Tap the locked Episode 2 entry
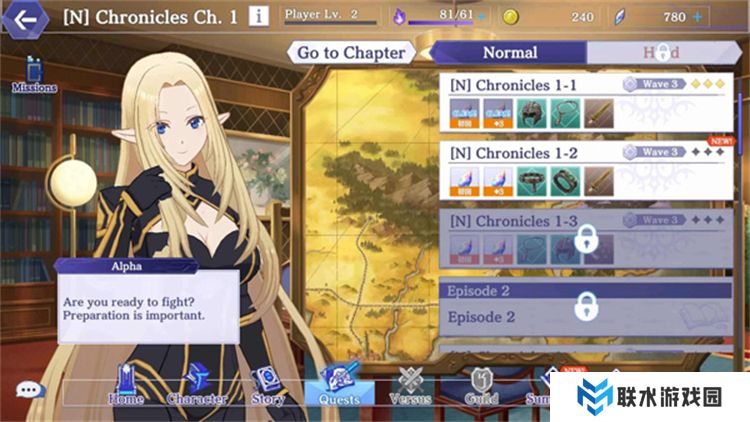Image resolution: width=750 pixels, height=422 pixels. coord(585,305)
